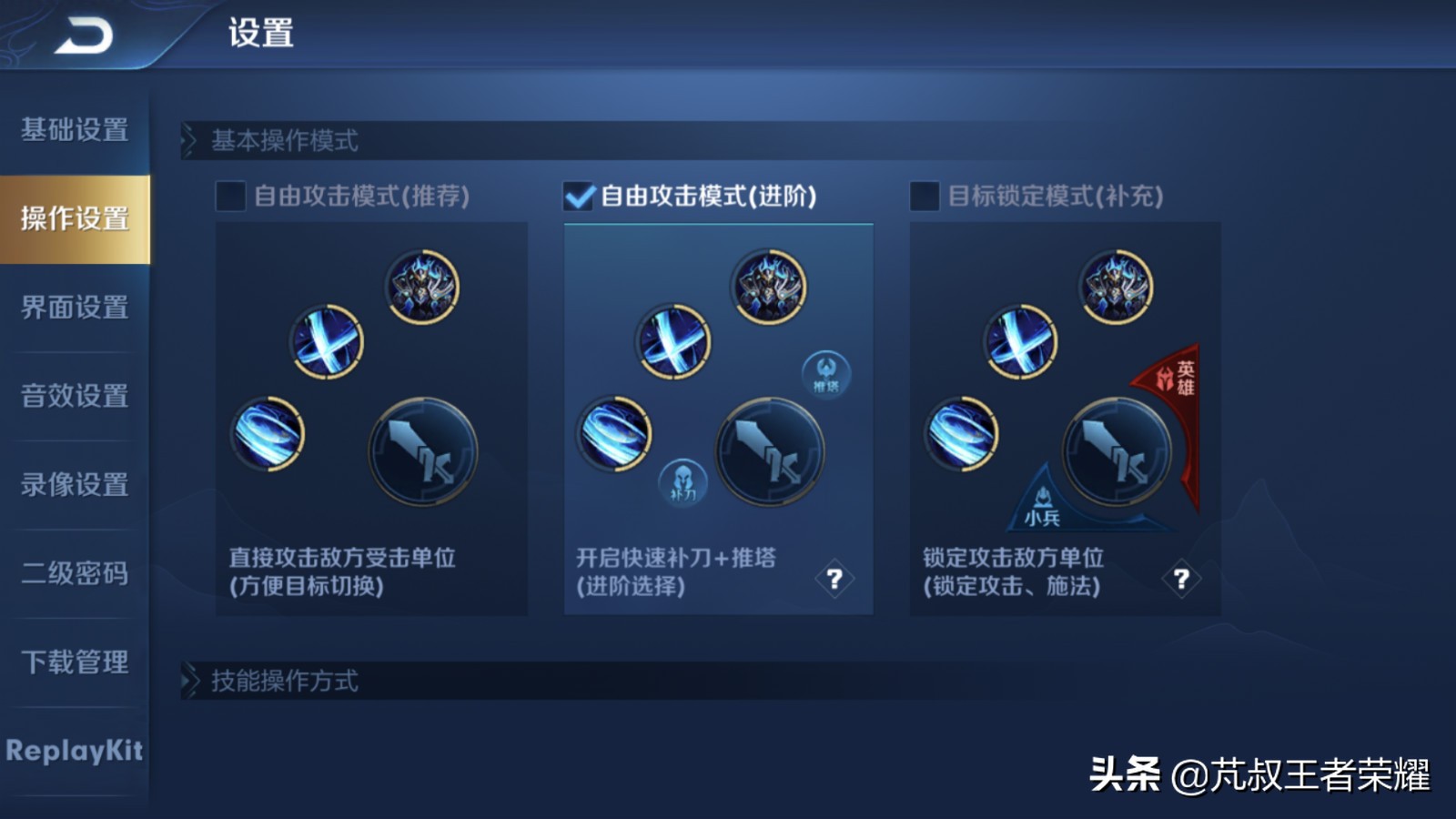Click the help question mark in lock-target panel
The height and width of the screenshot is (819, 1456).
coord(1180,576)
